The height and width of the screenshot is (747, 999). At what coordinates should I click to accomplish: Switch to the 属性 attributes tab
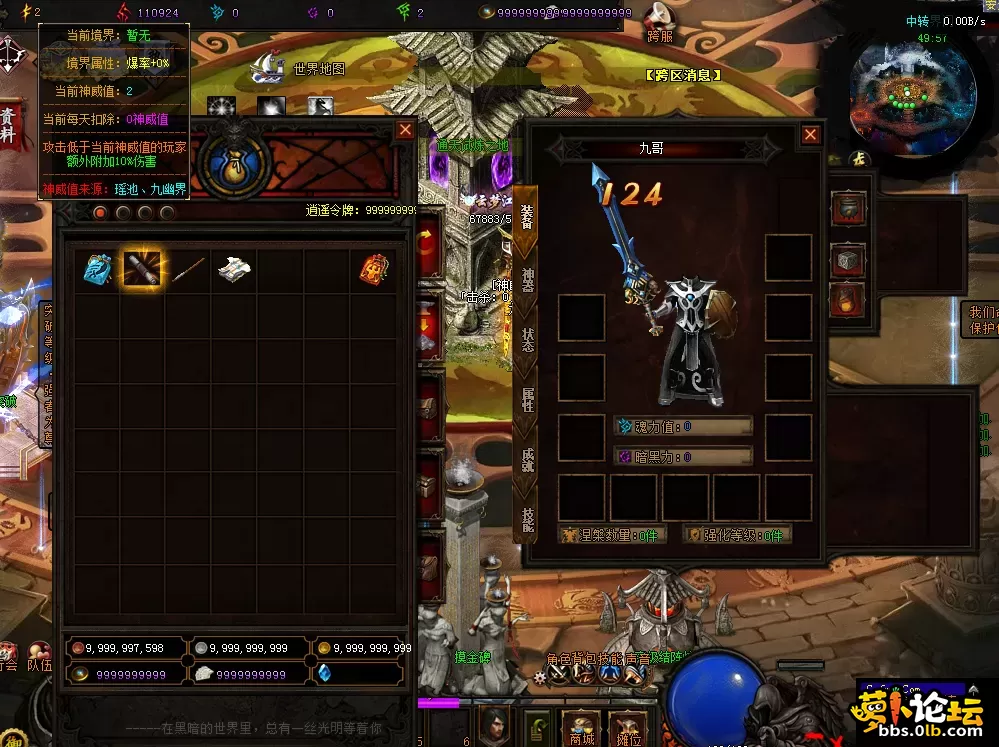[x=527, y=399]
